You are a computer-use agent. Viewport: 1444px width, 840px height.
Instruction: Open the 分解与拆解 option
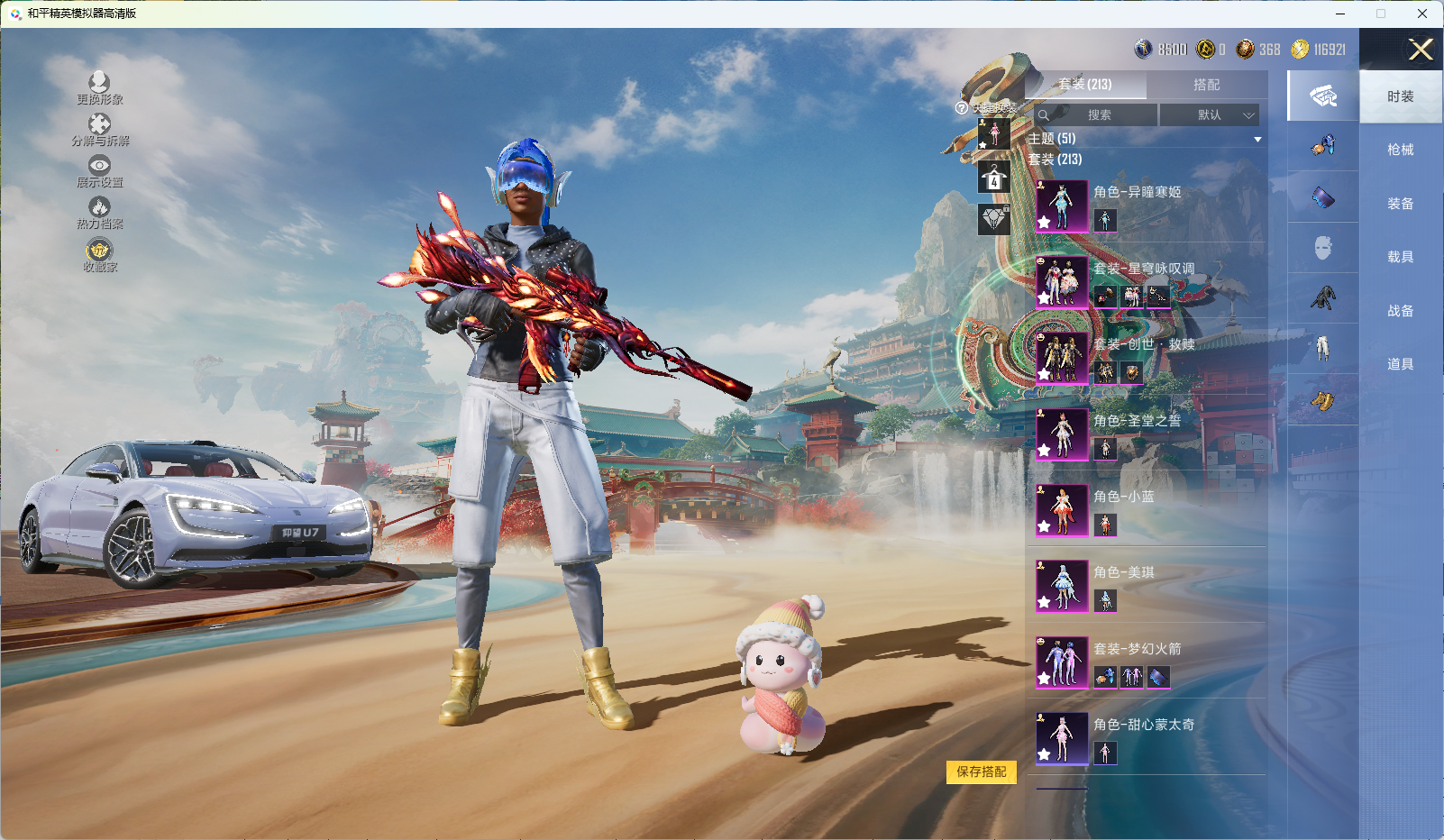click(100, 130)
